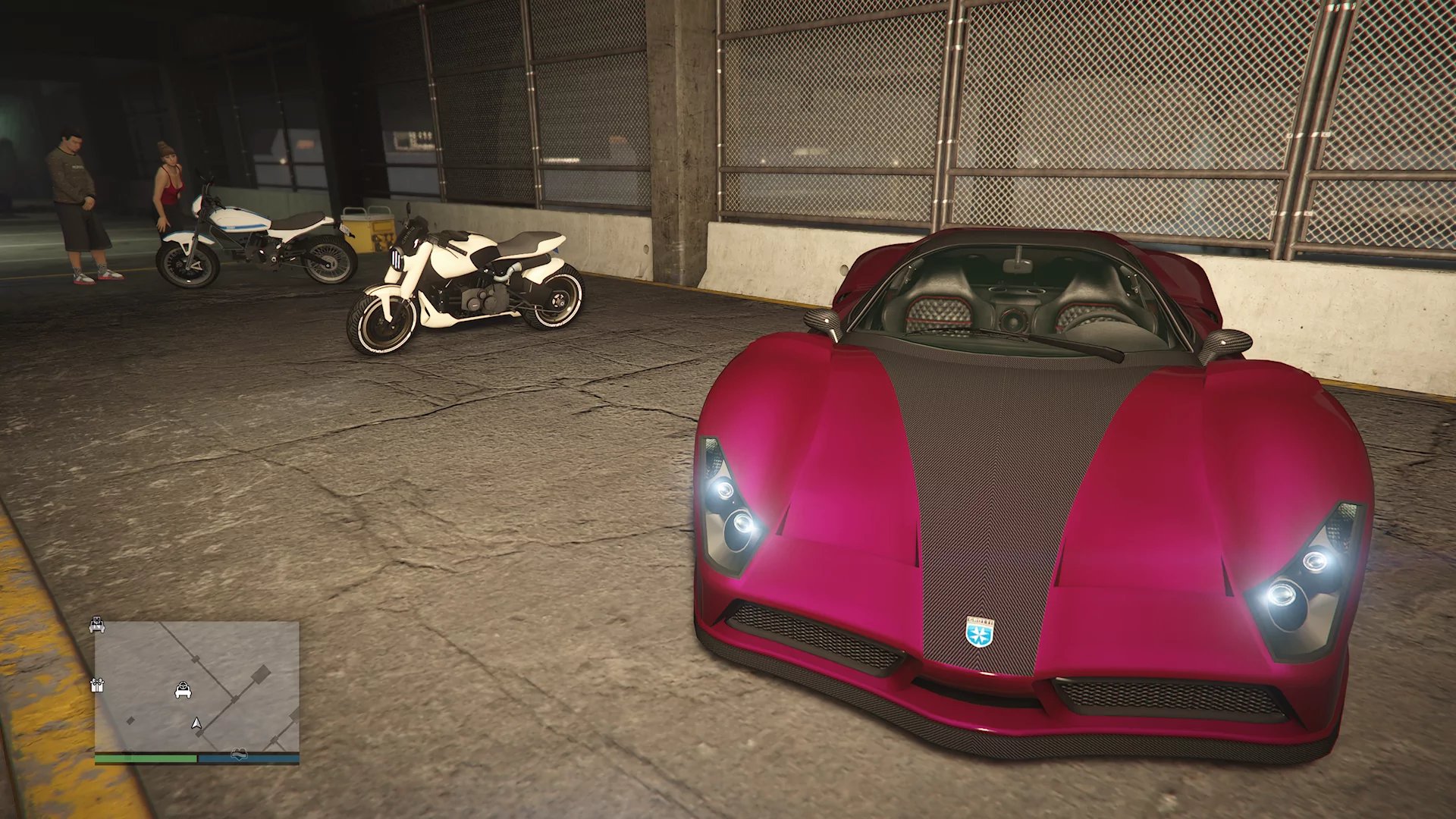Click the tuxedo car blip on the minimap

[97, 626]
